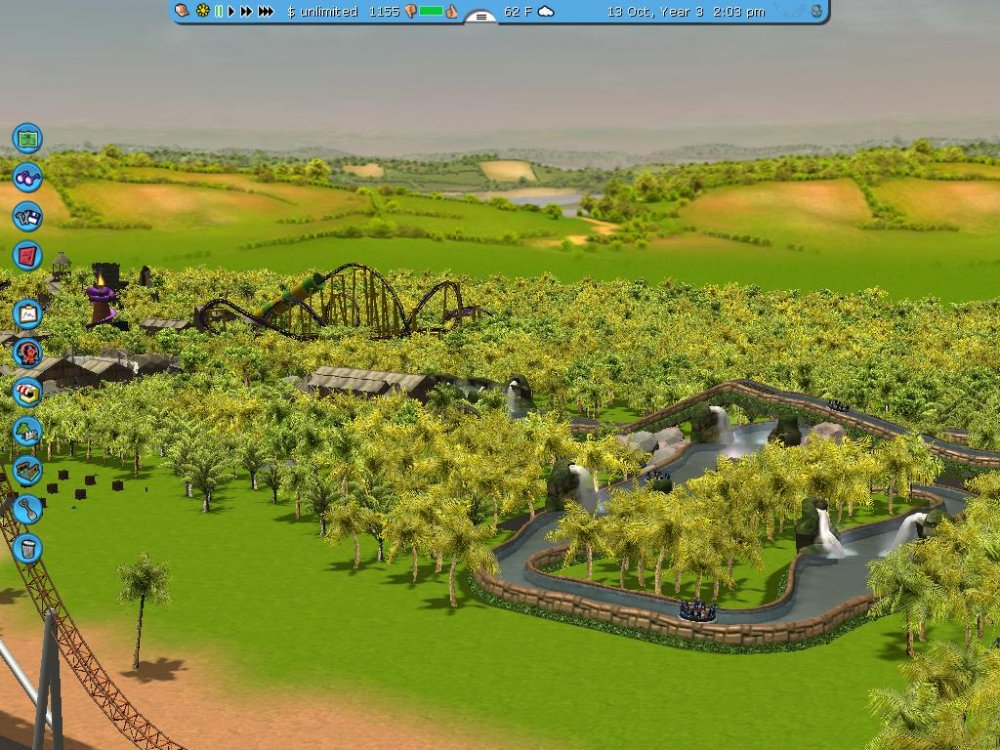Set game speed to triple arrow fastest
Screen dimensions: 1000x750
coord(266,12)
